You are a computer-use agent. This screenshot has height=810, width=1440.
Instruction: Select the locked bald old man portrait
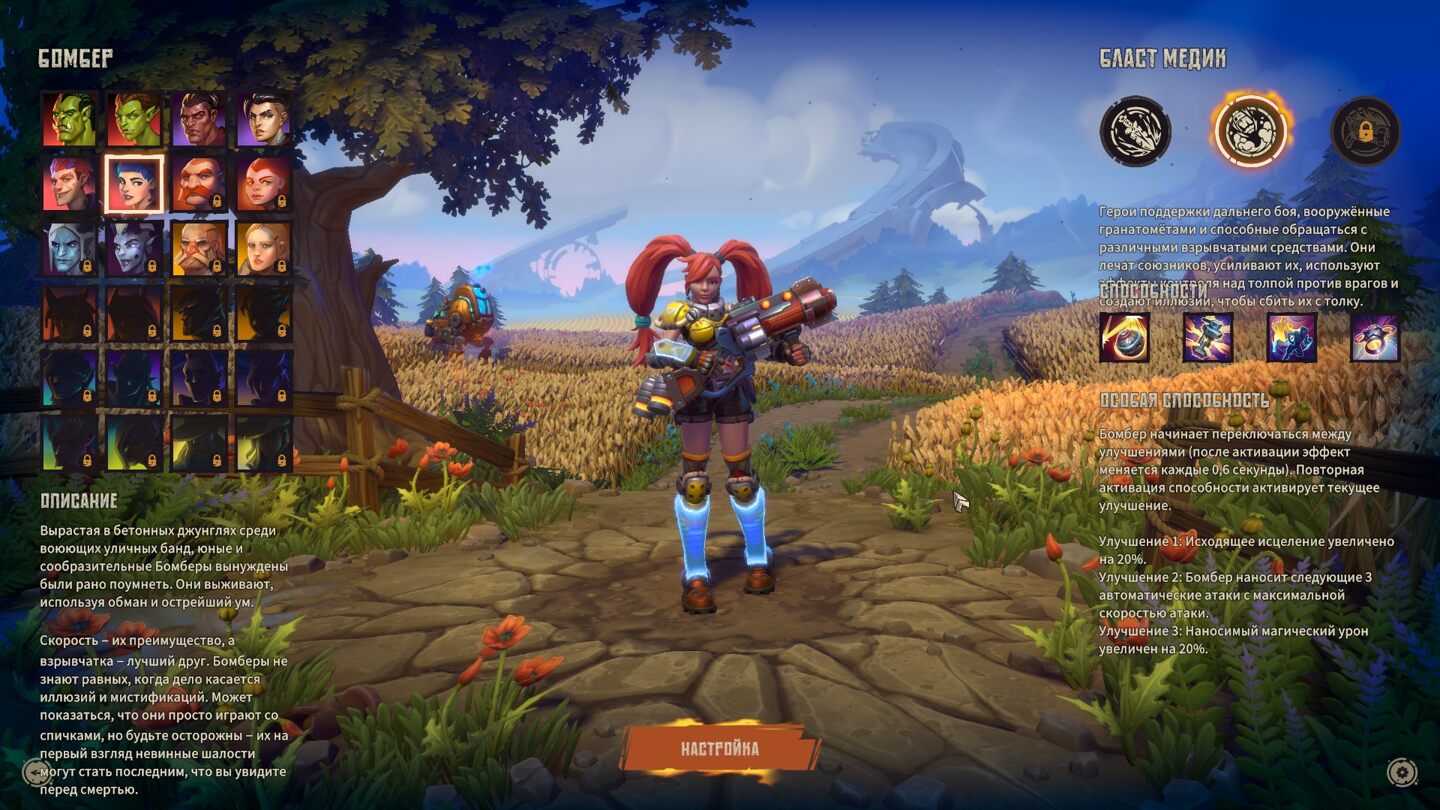click(199, 248)
